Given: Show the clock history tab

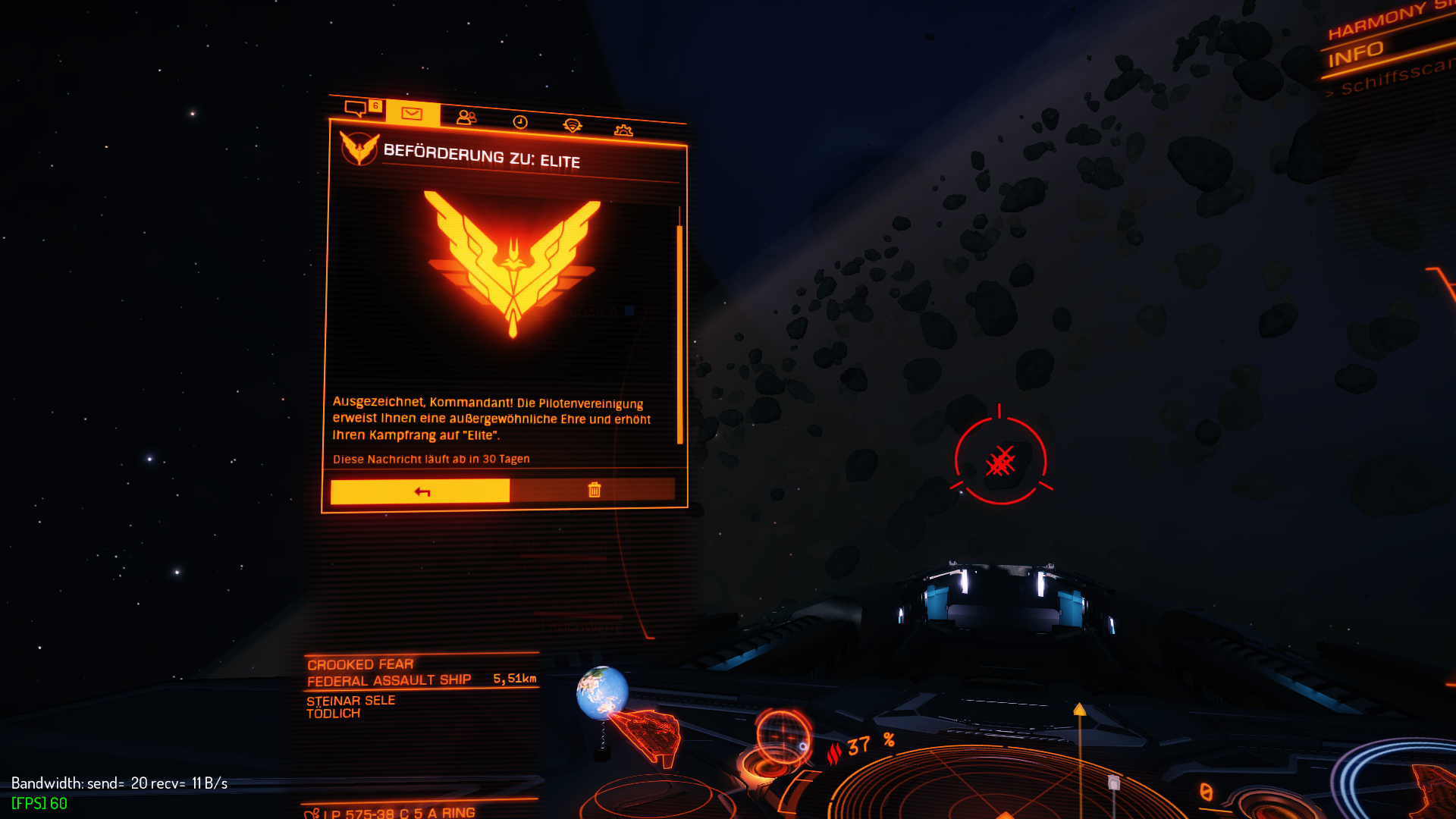Looking at the screenshot, I should pos(520,122).
